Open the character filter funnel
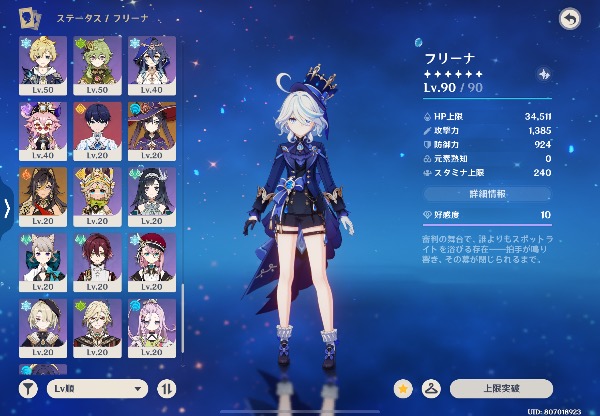The height and width of the screenshot is (416, 600). click(x=30, y=387)
